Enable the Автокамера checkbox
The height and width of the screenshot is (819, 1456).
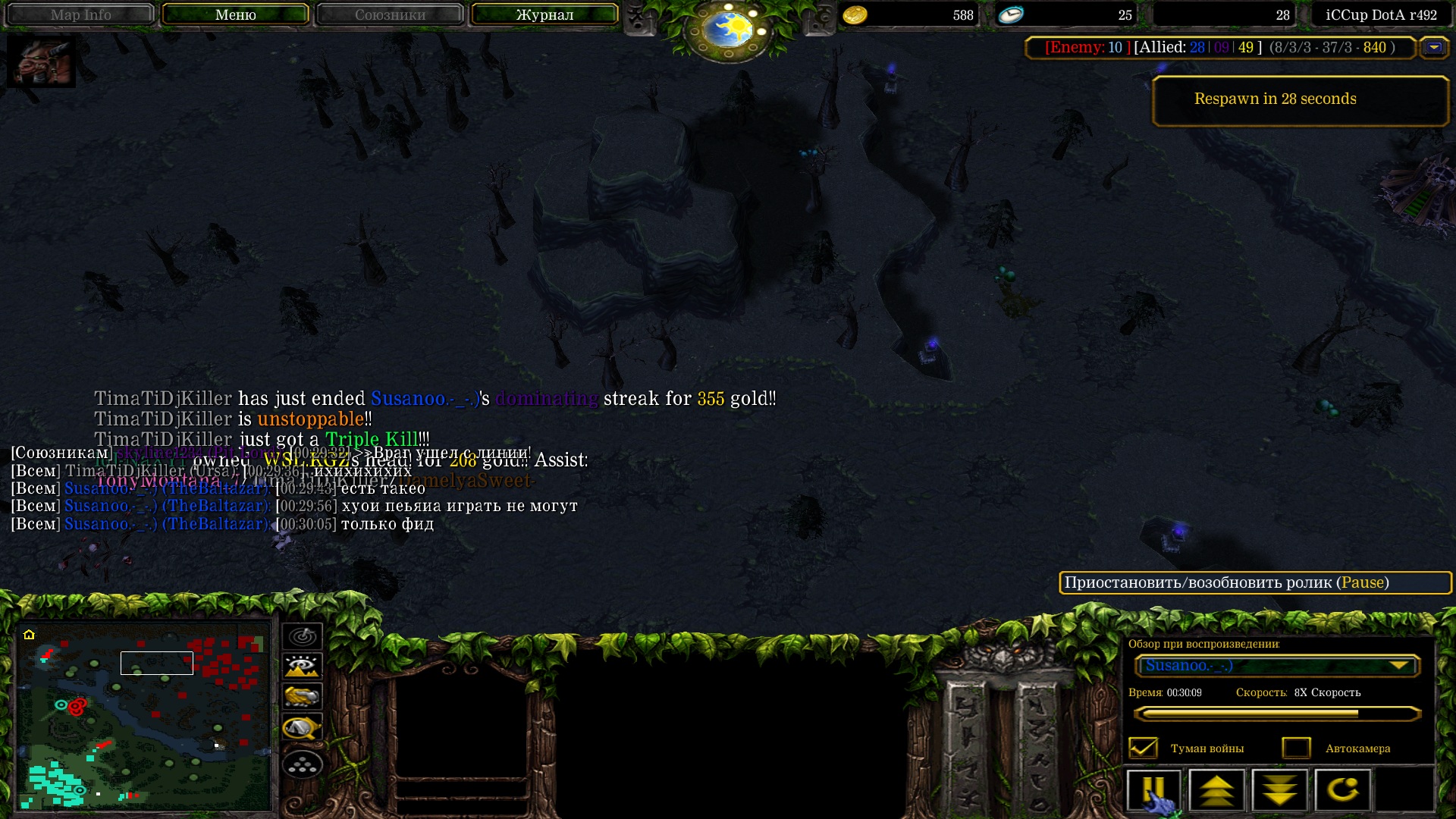coord(1296,748)
